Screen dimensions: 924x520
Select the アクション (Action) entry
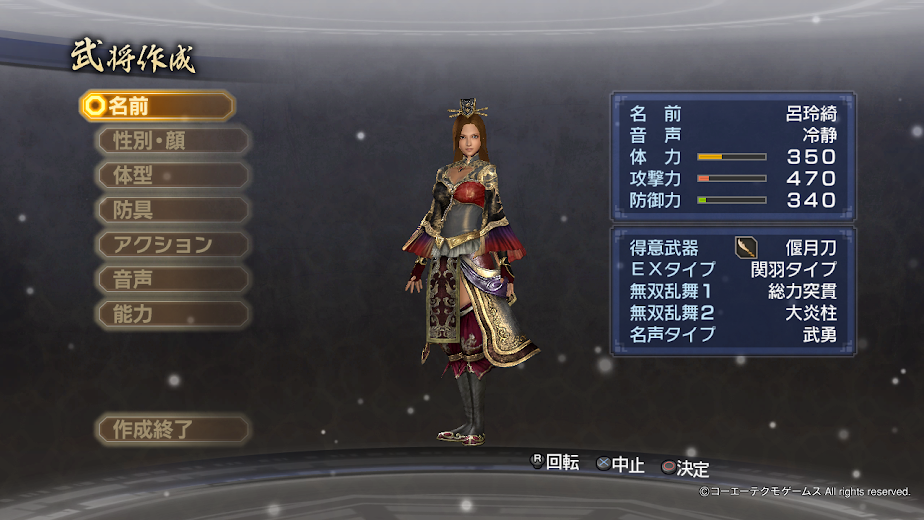171,244
